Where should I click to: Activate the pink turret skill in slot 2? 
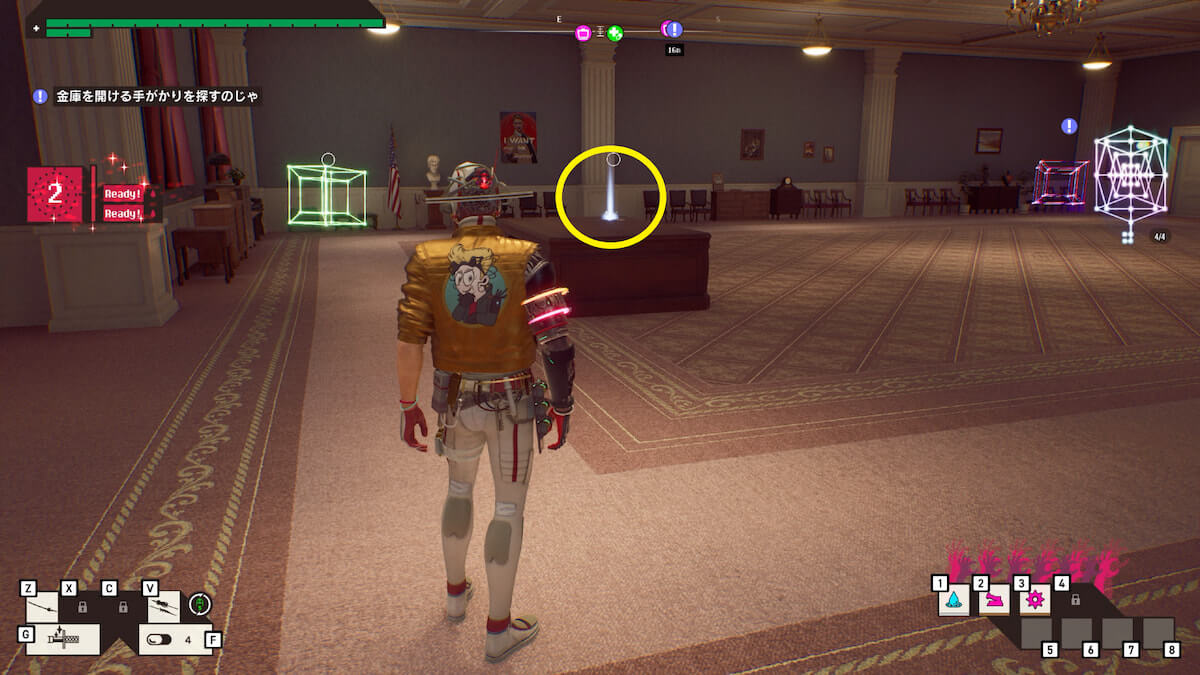pyautogui.click(x=994, y=600)
